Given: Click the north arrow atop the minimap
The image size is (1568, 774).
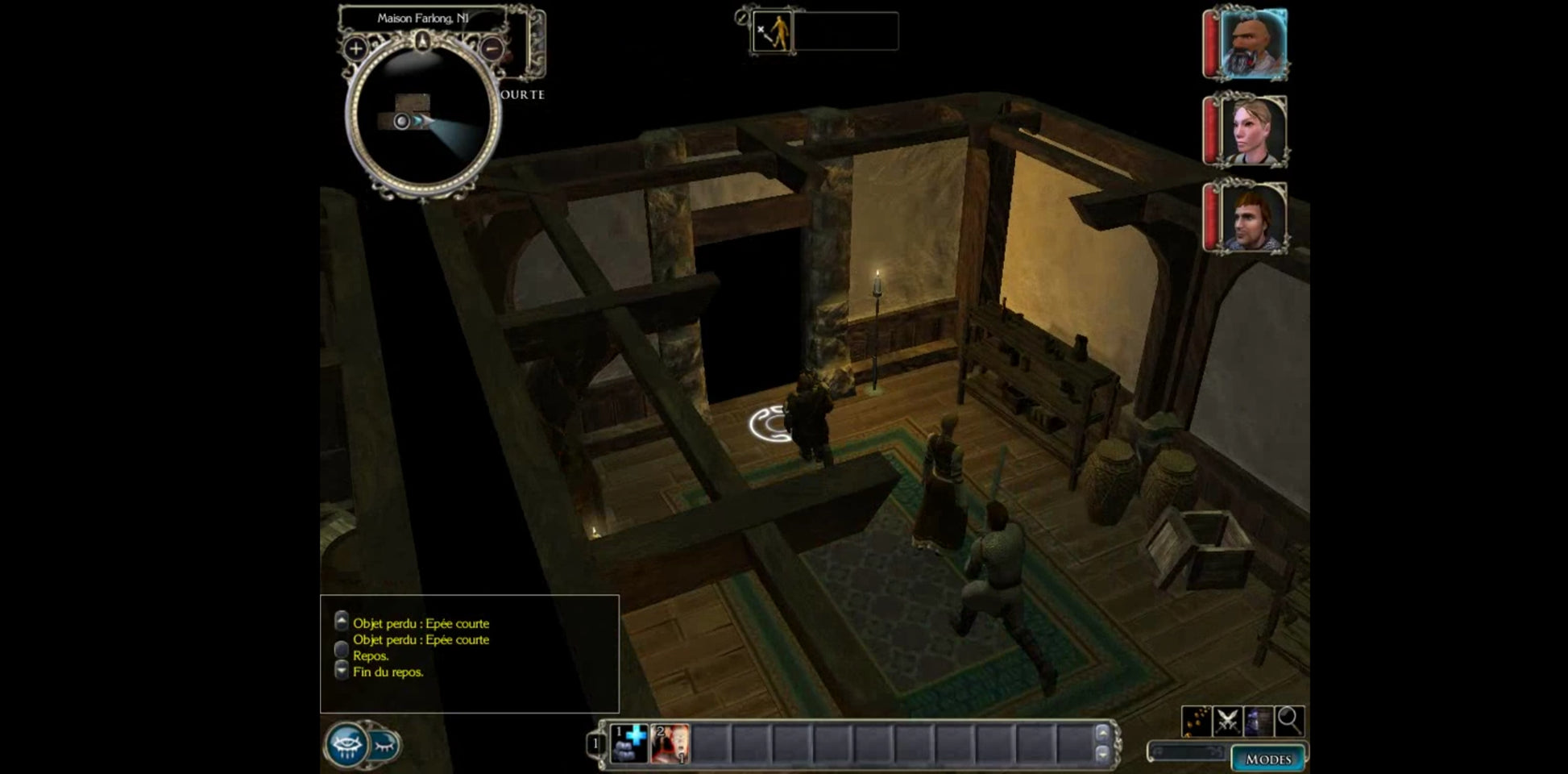Looking at the screenshot, I should coord(422,40).
